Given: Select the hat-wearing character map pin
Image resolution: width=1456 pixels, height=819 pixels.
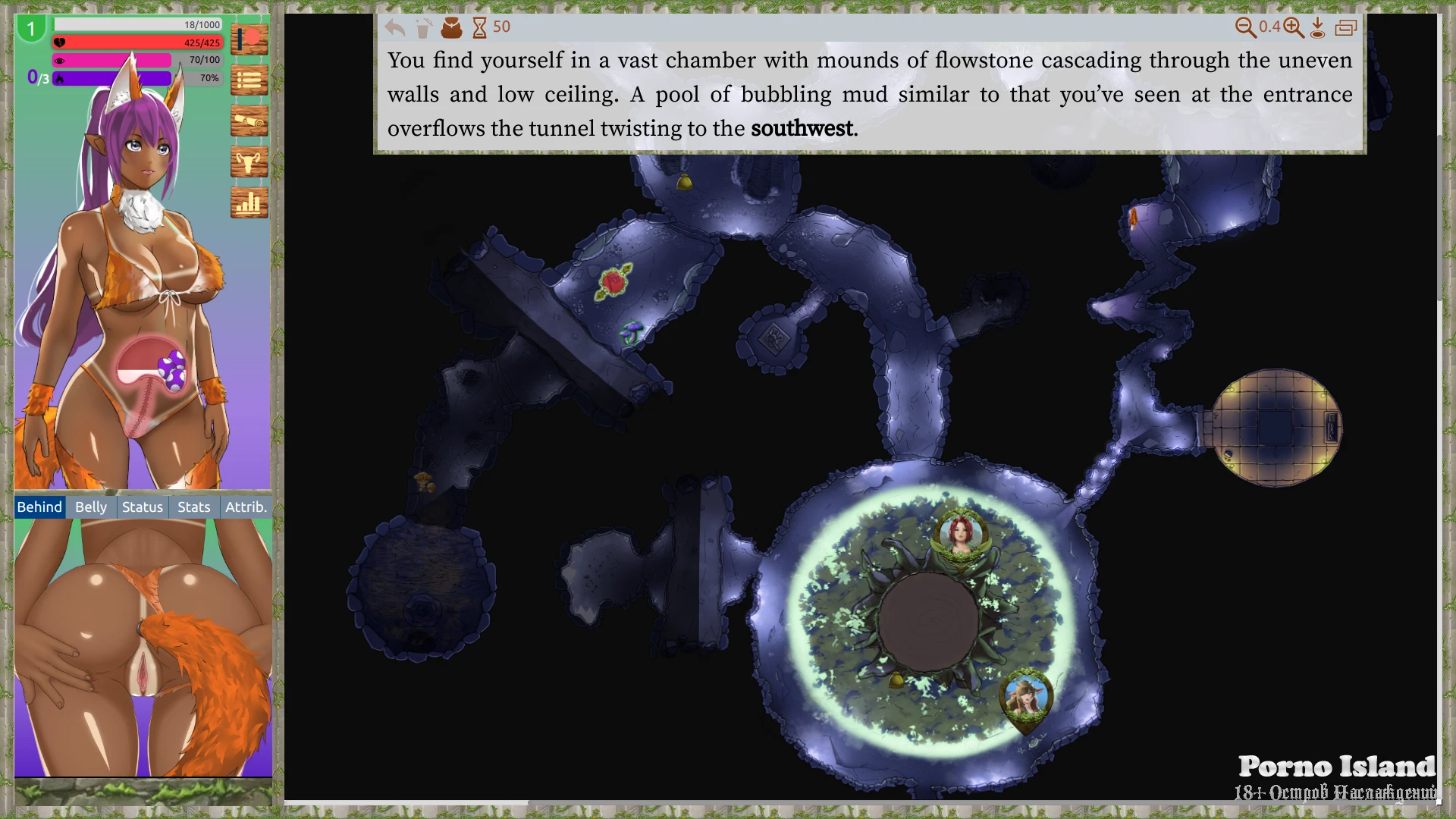Looking at the screenshot, I should point(1026,698).
